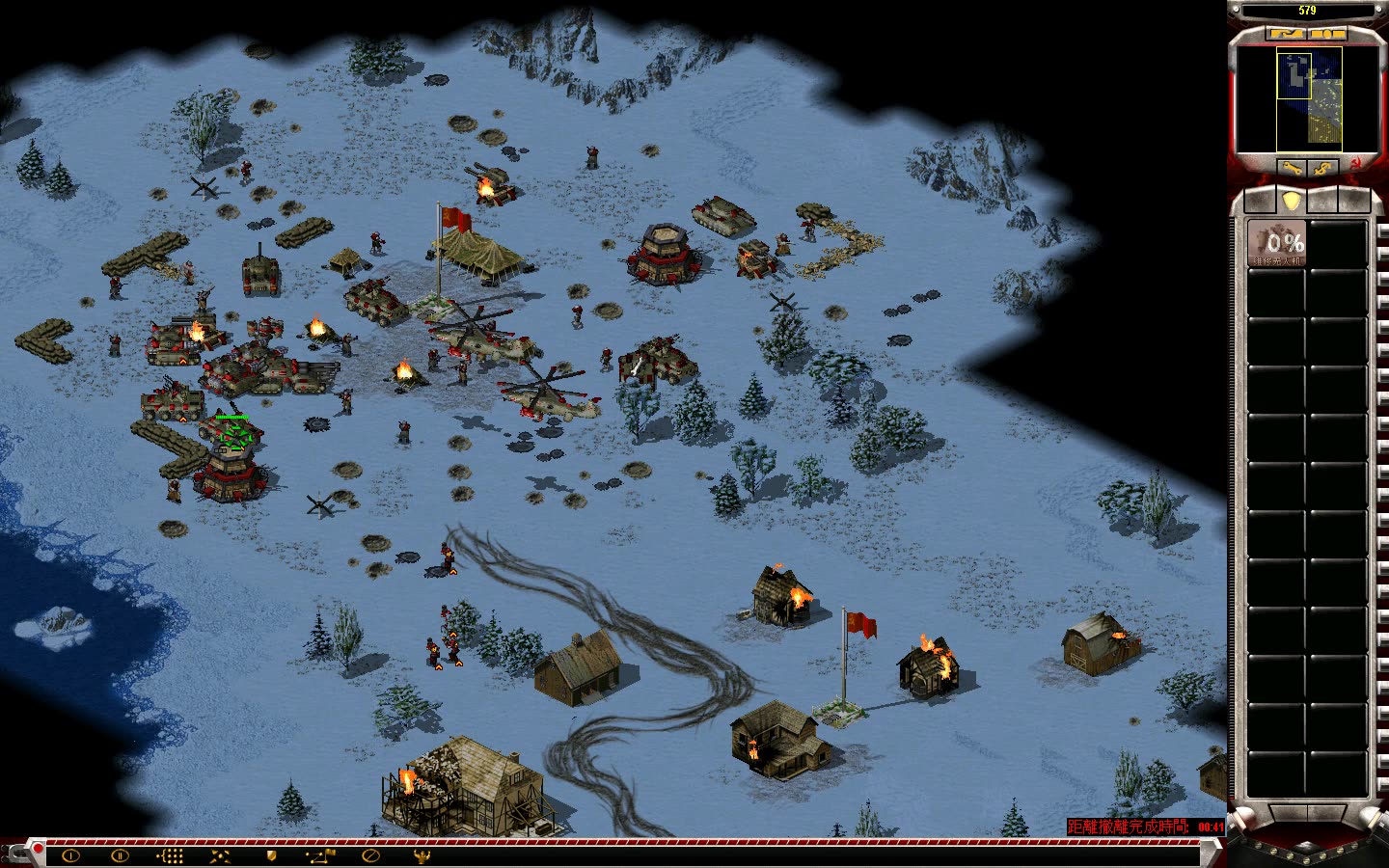Image resolution: width=1389 pixels, height=868 pixels.
Task: Activate the wrench repair button
Action: pyautogui.click(x=1293, y=168)
